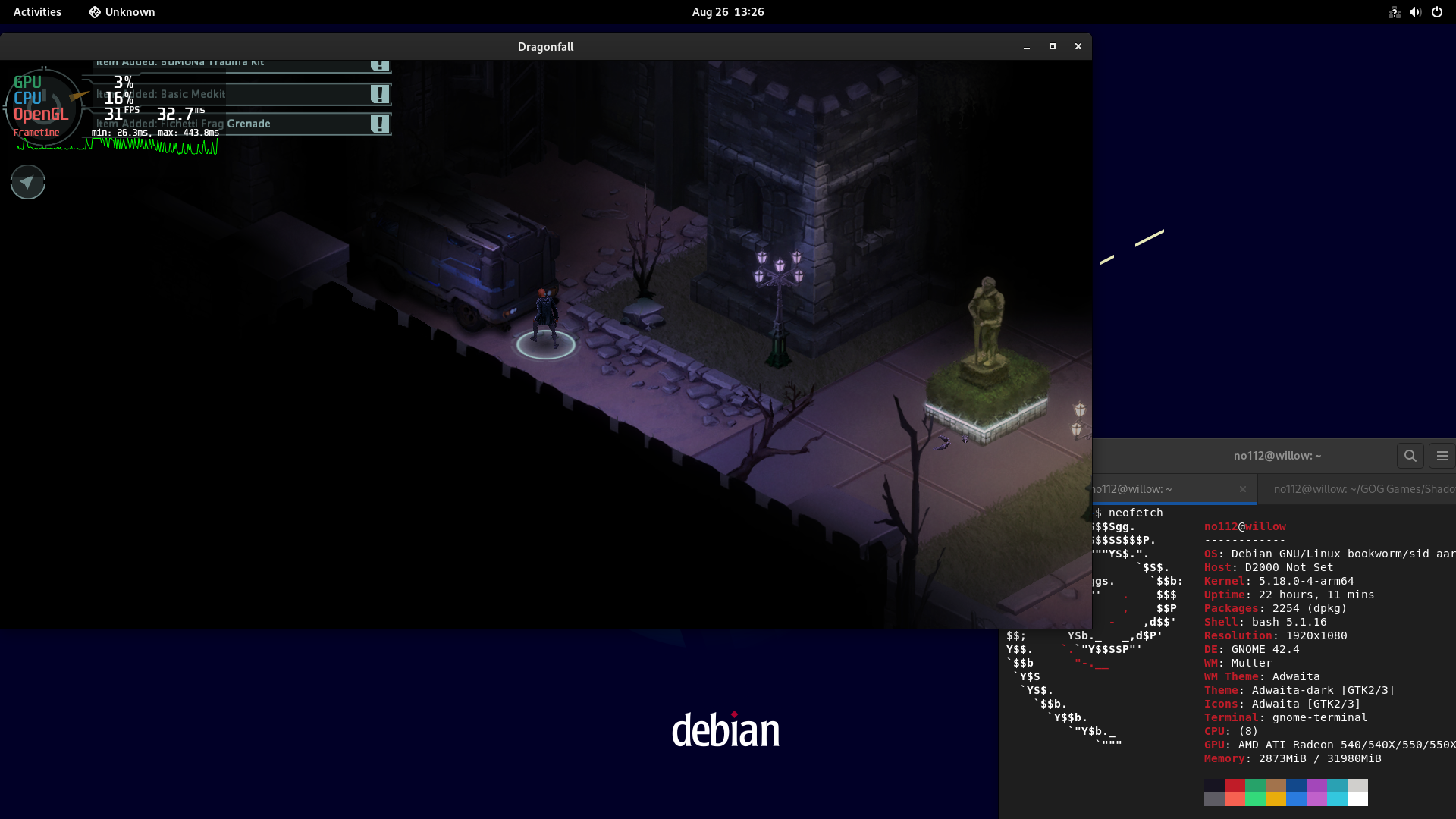Viewport: 1456px width, 819px height.
Task: Open the Aug 26 clock dropdown
Action: [x=726, y=12]
